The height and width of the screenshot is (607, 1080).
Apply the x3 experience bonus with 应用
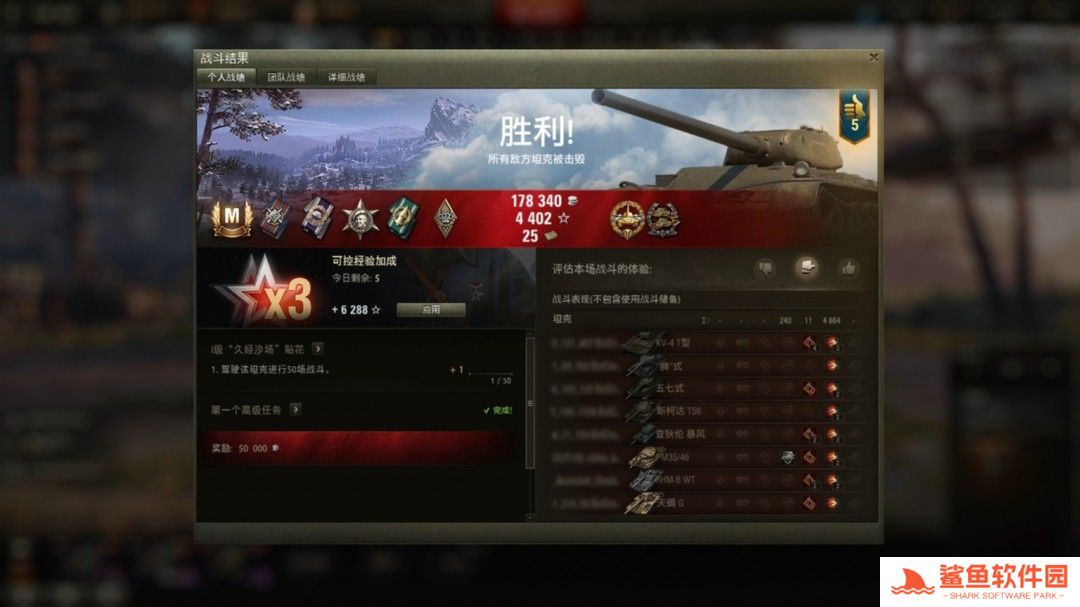(x=431, y=310)
